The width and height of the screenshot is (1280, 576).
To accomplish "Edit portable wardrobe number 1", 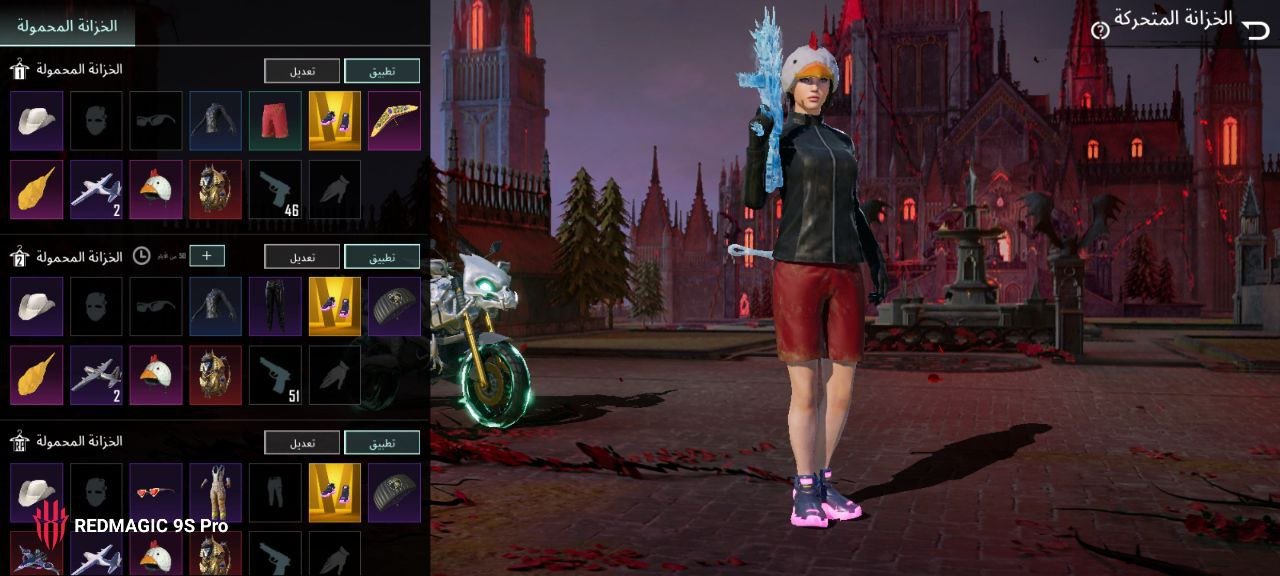I will click(x=302, y=71).
